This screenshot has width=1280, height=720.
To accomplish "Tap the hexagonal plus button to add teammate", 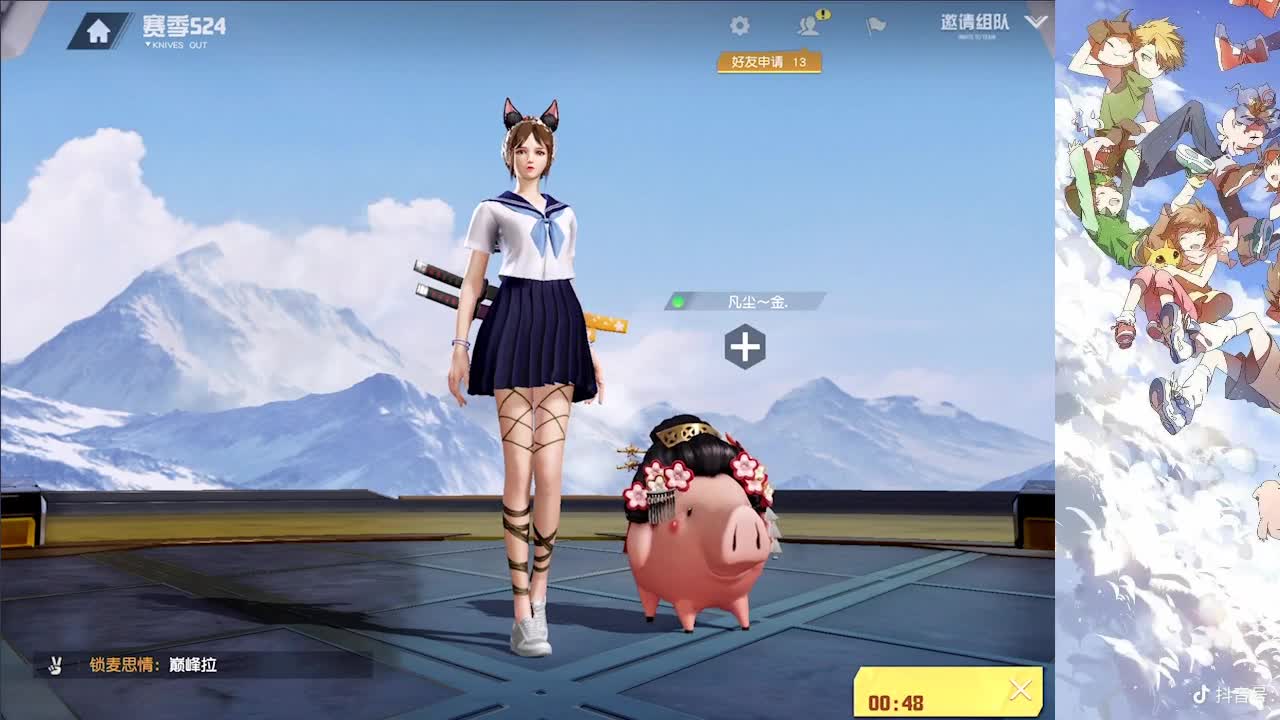I will click(744, 345).
